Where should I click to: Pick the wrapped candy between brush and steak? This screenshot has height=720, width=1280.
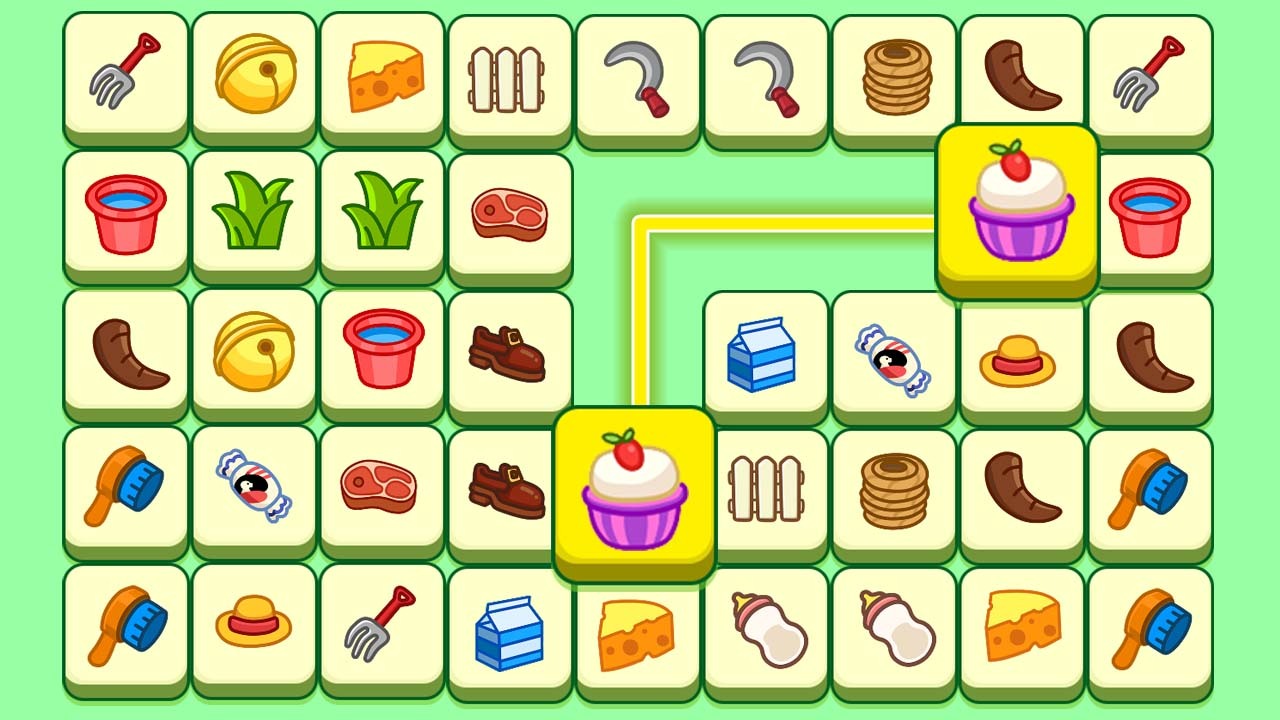point(254,487)
